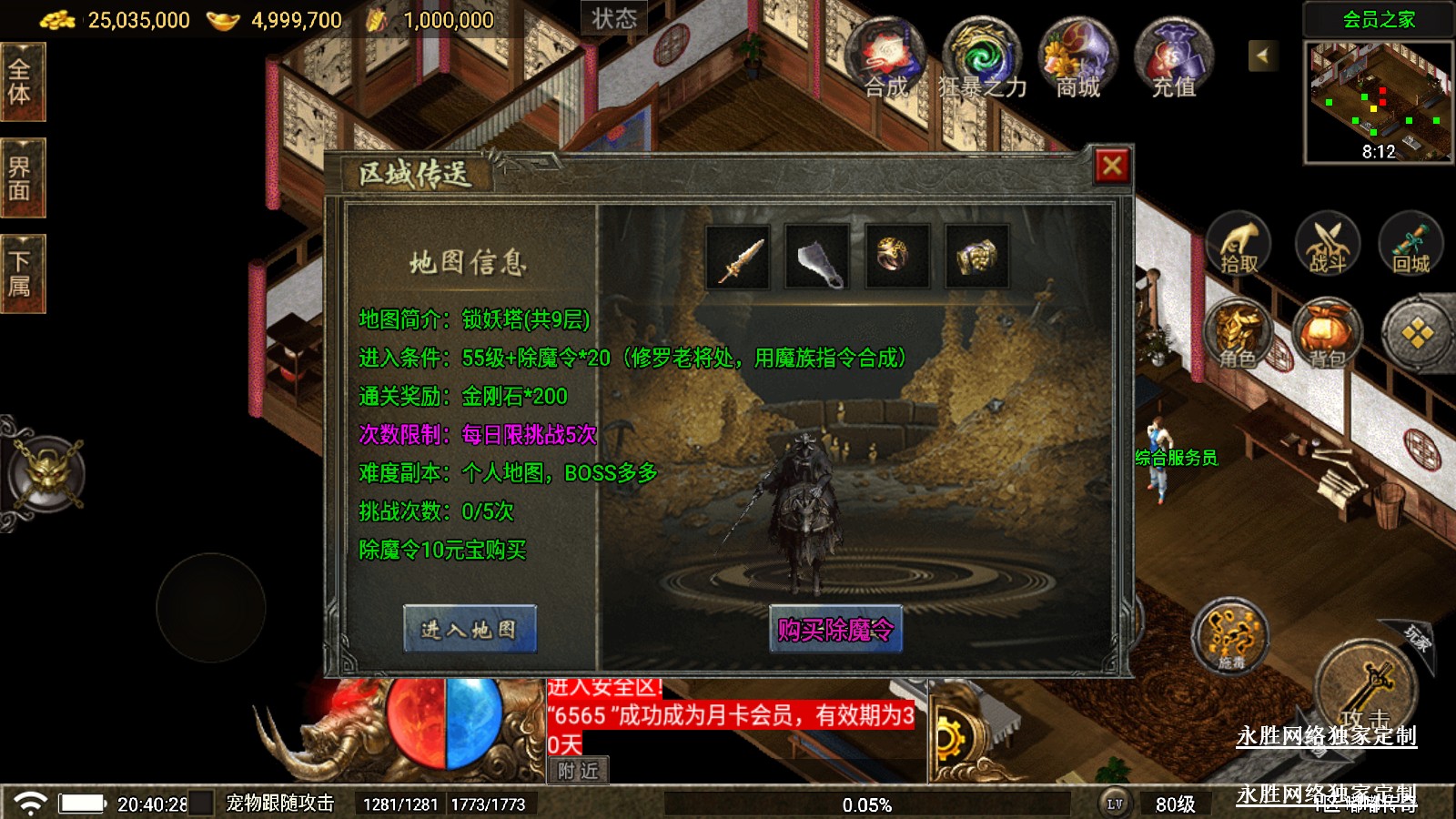Open the 界面 side tab
1456x819 pixels.
[x=20, y=178]
